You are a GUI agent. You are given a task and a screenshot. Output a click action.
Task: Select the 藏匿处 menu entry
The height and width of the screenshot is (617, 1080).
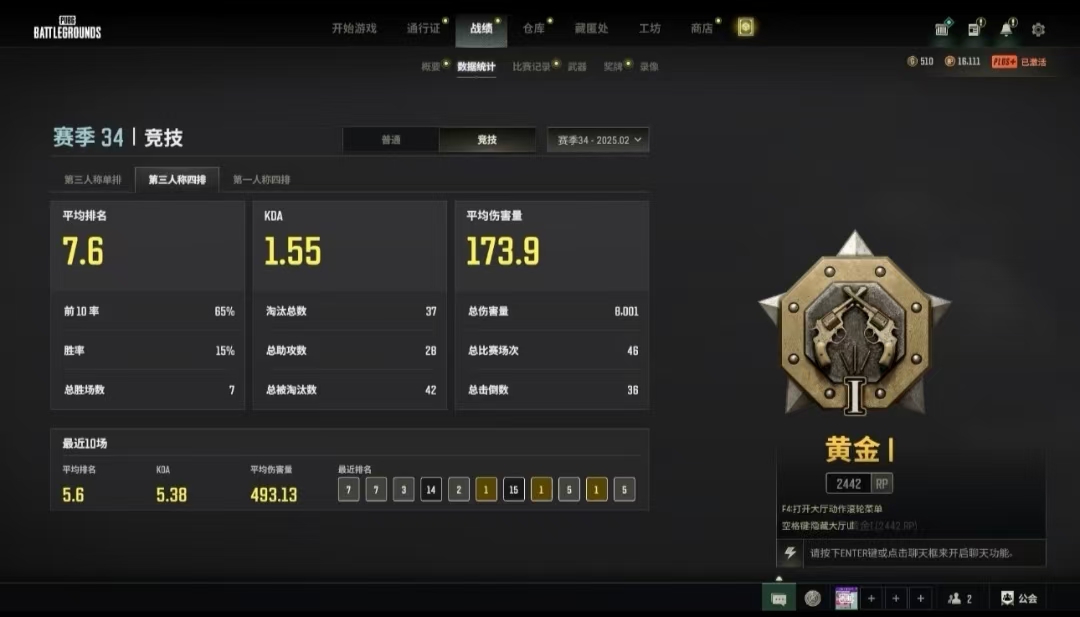point(591,29)
